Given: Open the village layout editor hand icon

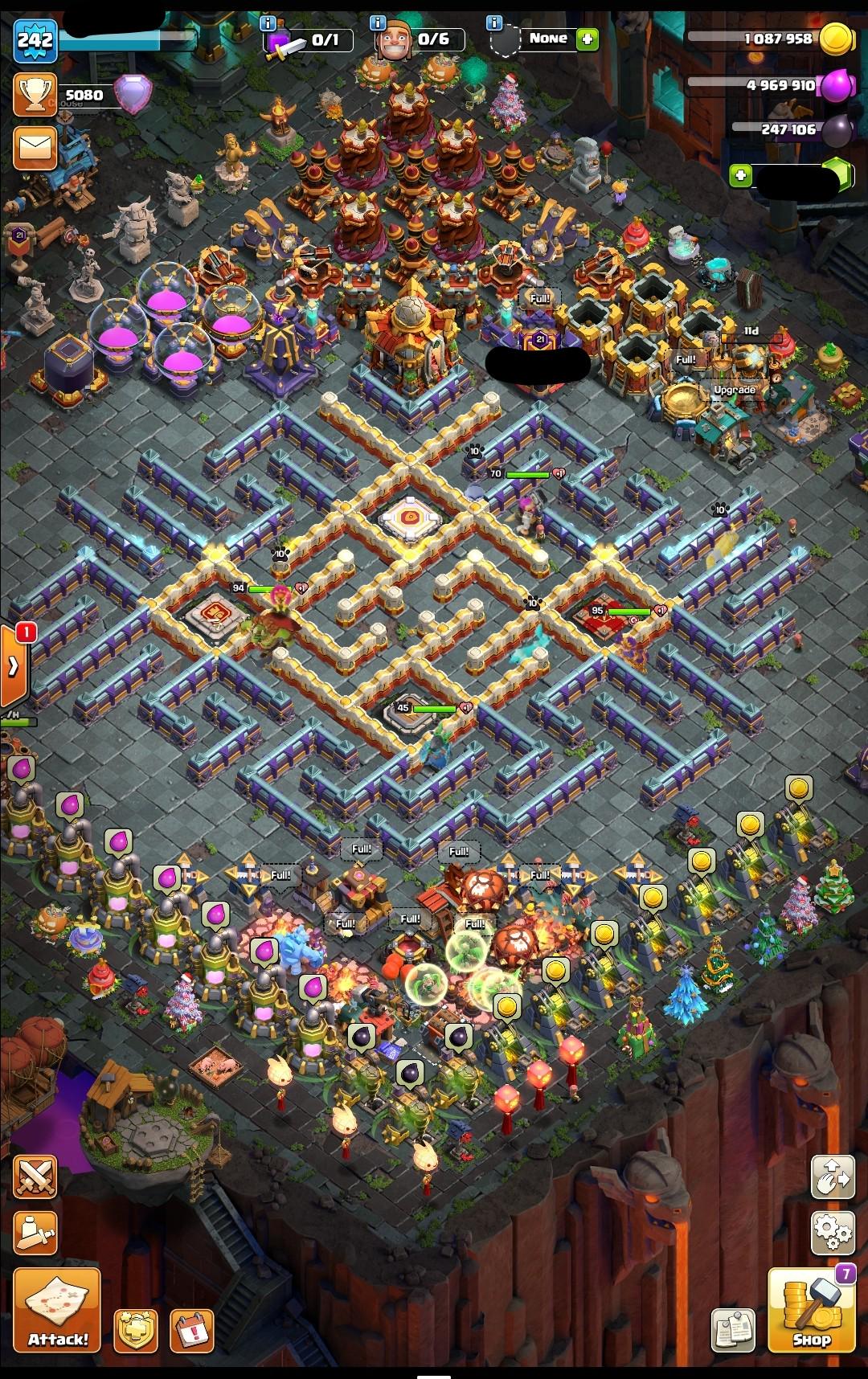Looking at the screenshot, I should coord(833,1179).
